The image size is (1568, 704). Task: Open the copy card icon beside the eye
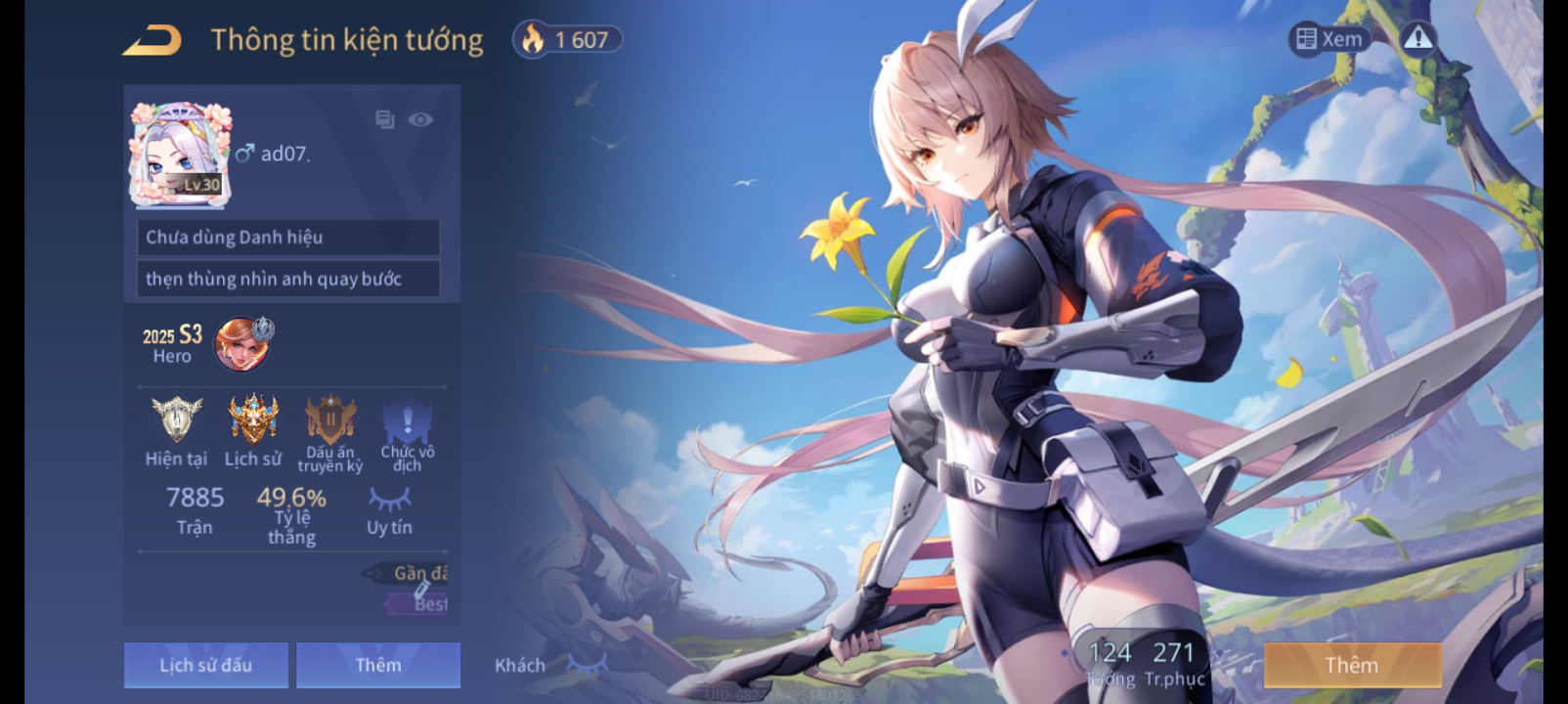[384, 119]
